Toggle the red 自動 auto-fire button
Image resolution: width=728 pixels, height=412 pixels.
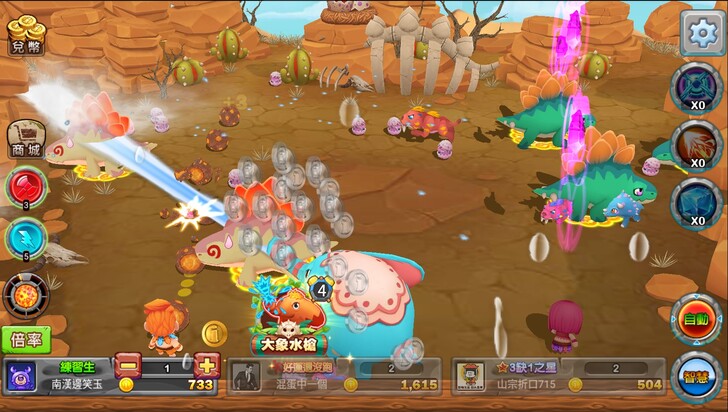click(696, 320)
